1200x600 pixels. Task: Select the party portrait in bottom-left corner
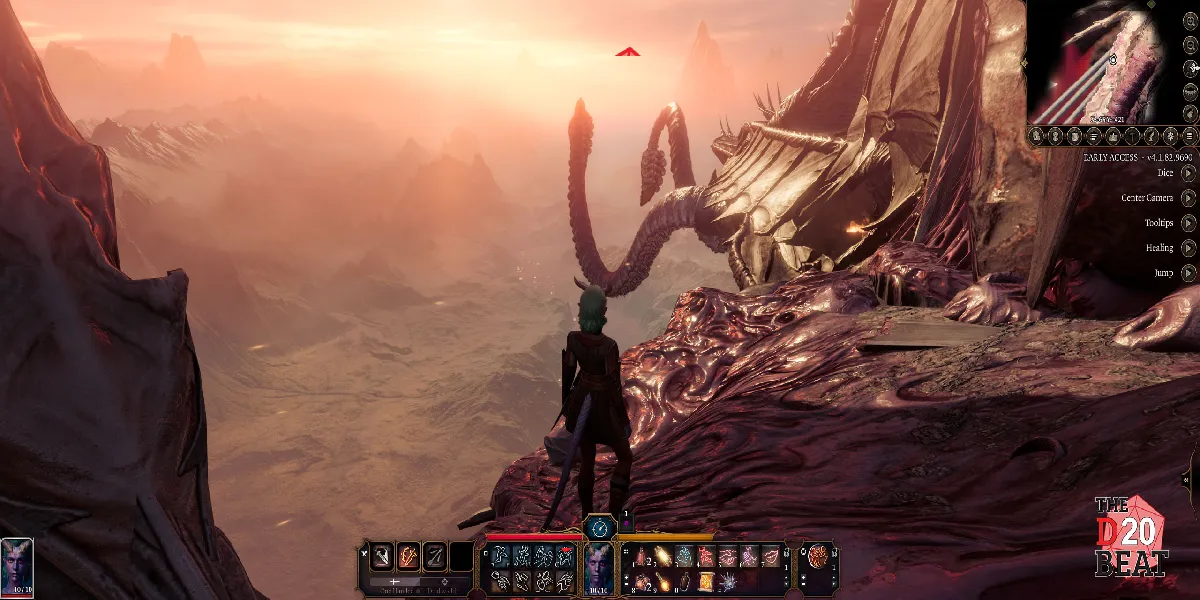[17, 565]
